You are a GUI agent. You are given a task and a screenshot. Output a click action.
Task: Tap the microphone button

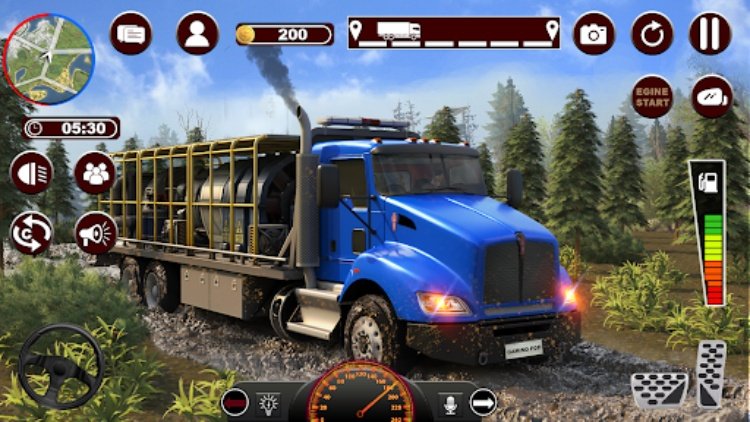[447, 402]
